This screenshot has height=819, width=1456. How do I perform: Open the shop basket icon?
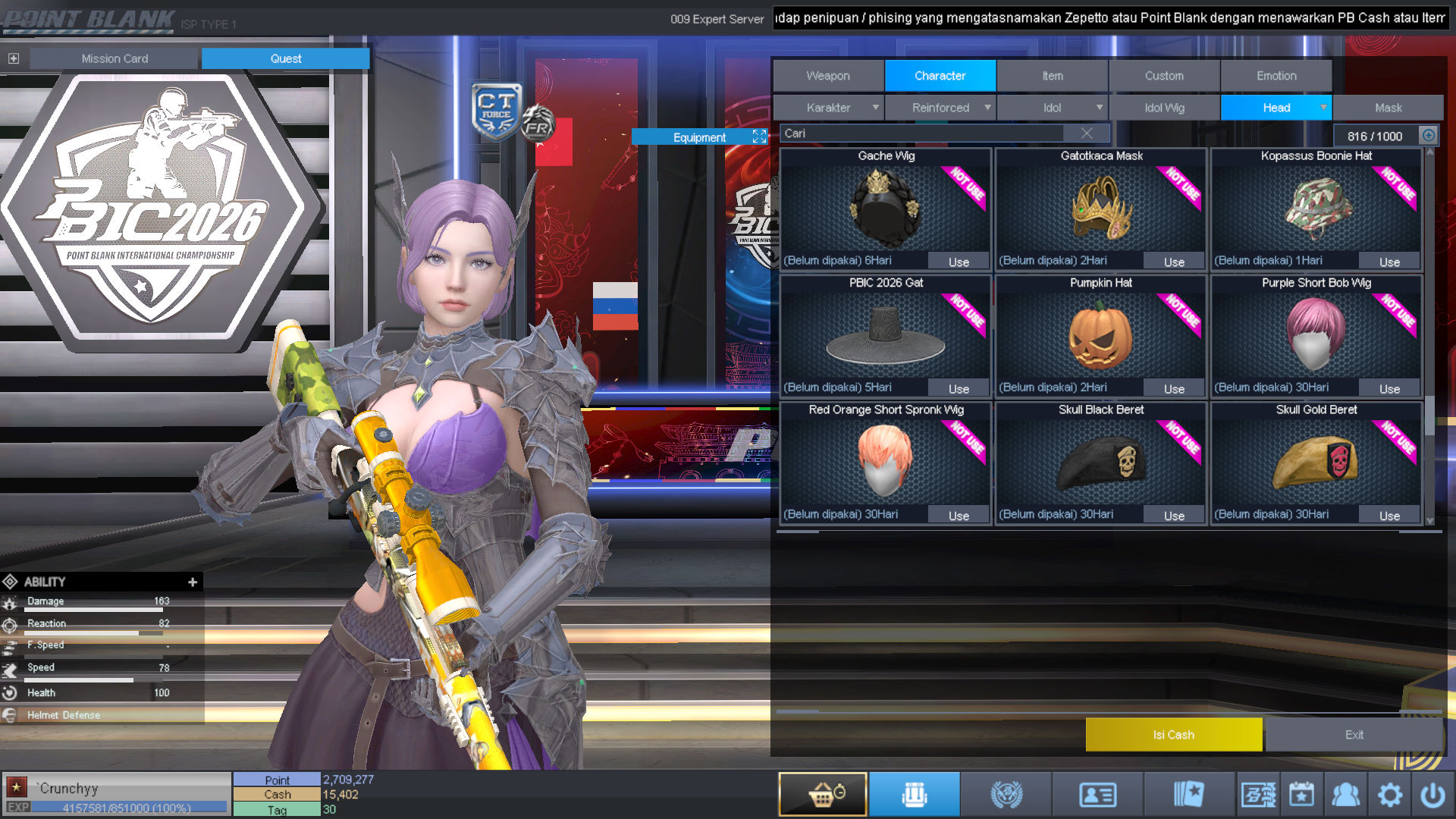(823, 794)
